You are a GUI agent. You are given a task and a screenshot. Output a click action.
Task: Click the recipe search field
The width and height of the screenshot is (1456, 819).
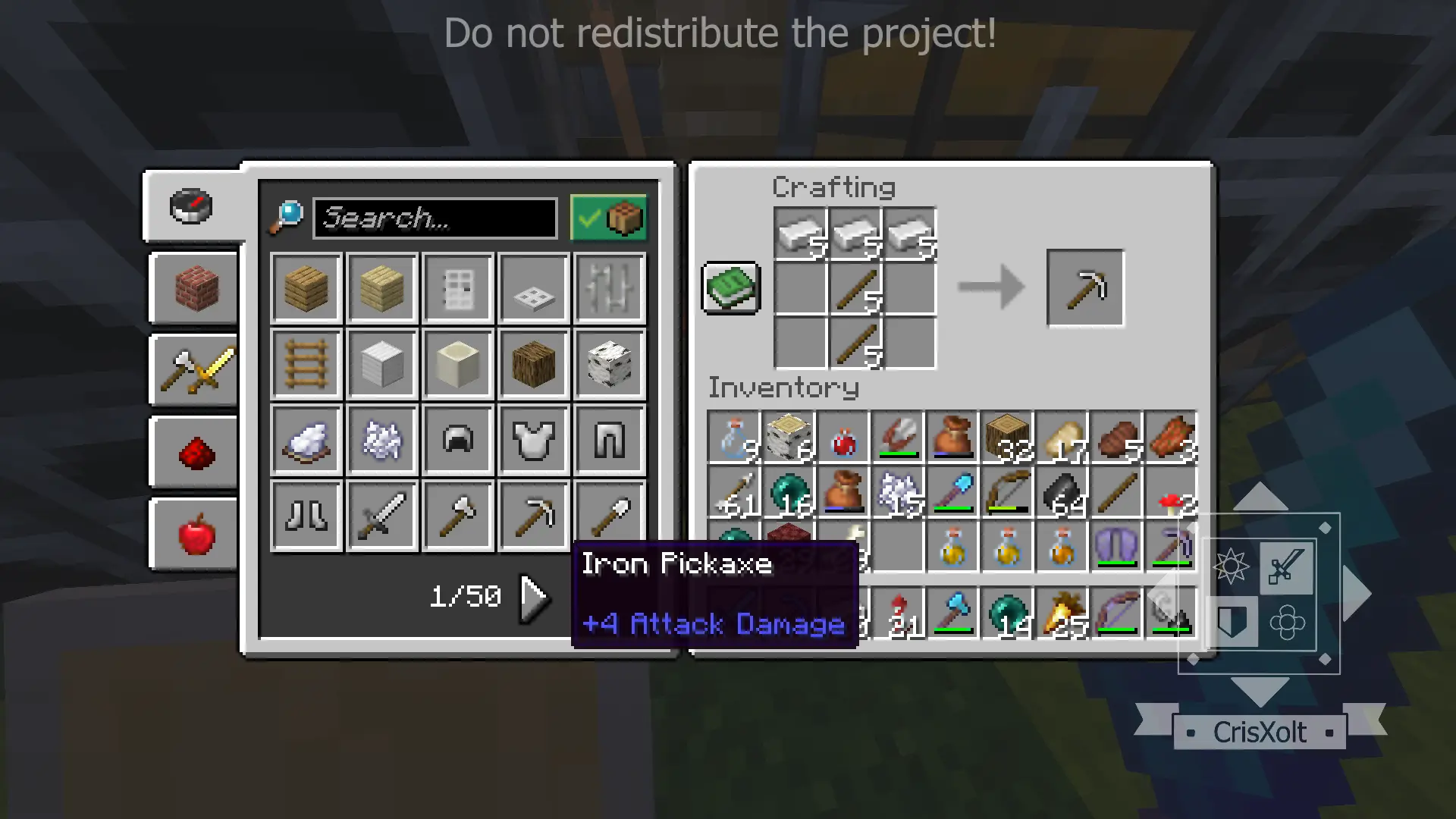point(435,218)
